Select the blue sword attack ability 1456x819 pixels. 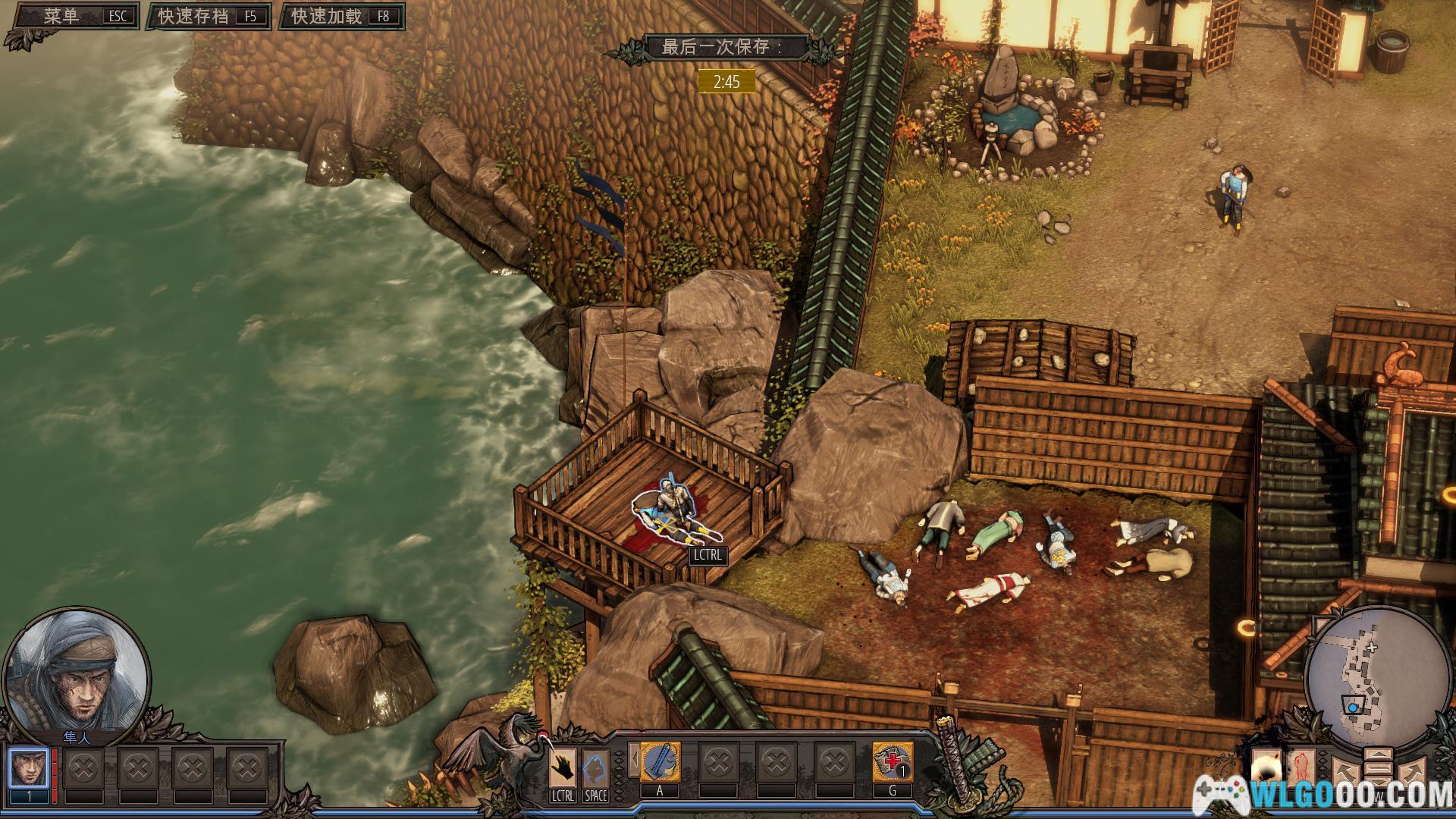pos(660,762)
